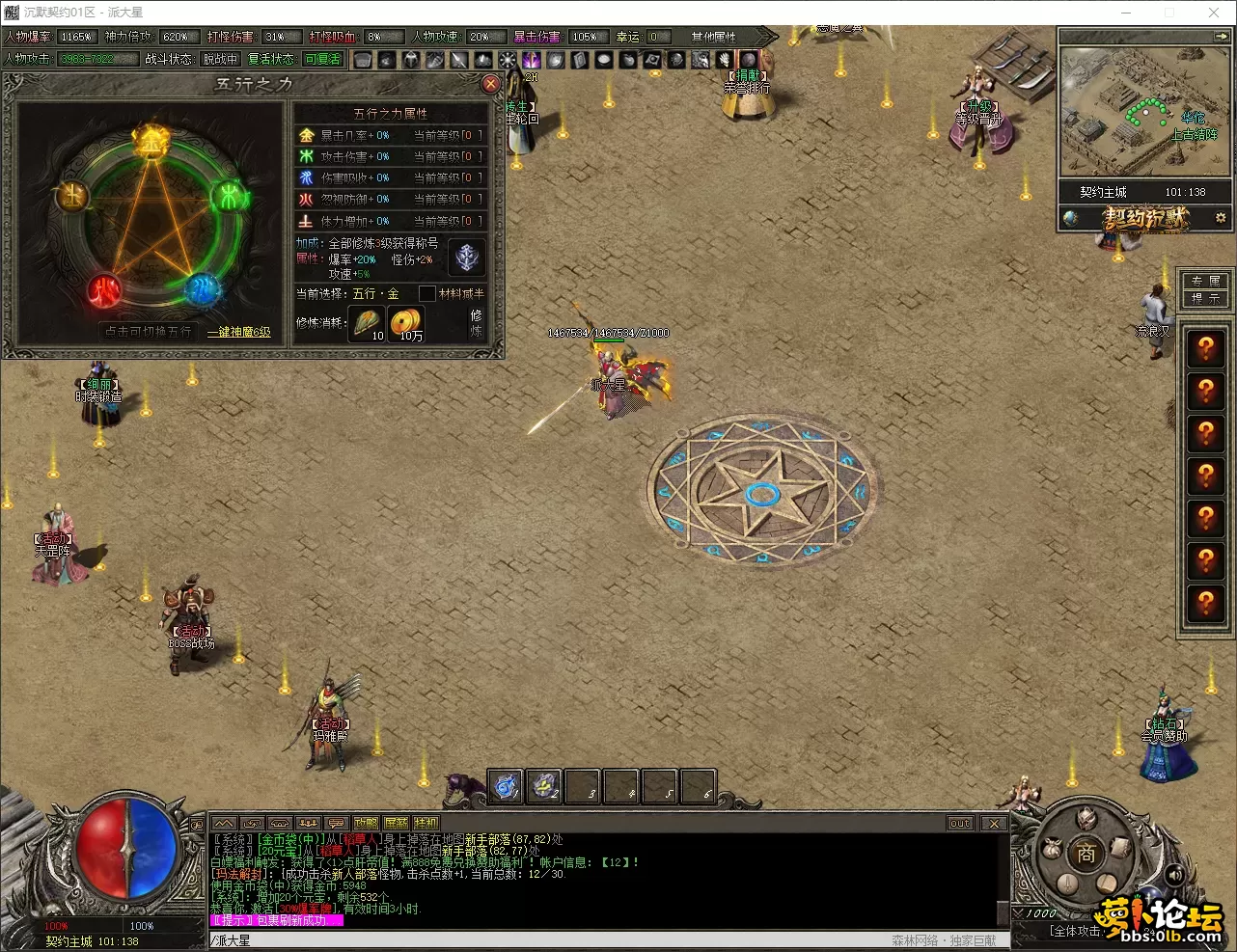Open the 商 shop button
Viewport: 1237px width, 952px height.
pos(1086,853)
